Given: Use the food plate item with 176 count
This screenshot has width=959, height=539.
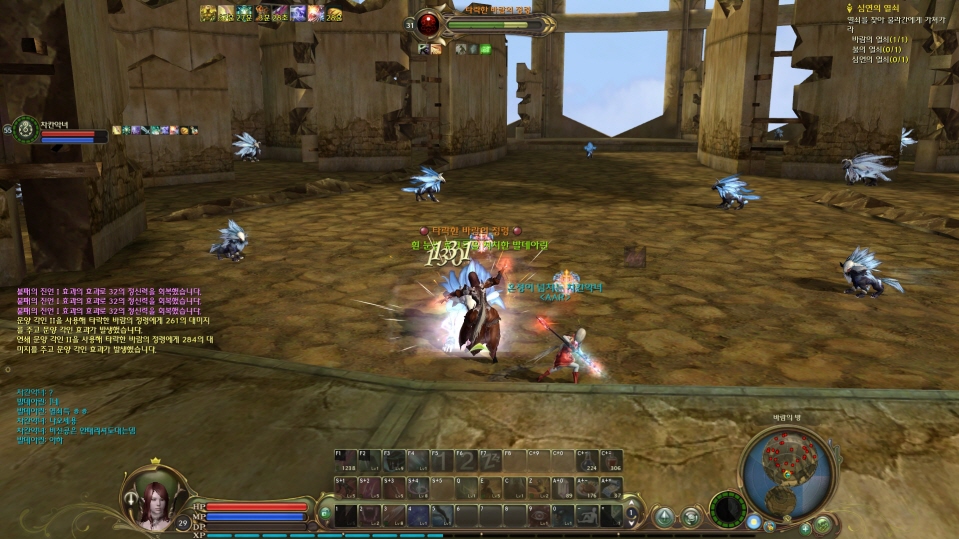Looking at the screenshot, I should click(x=587, y=487).
